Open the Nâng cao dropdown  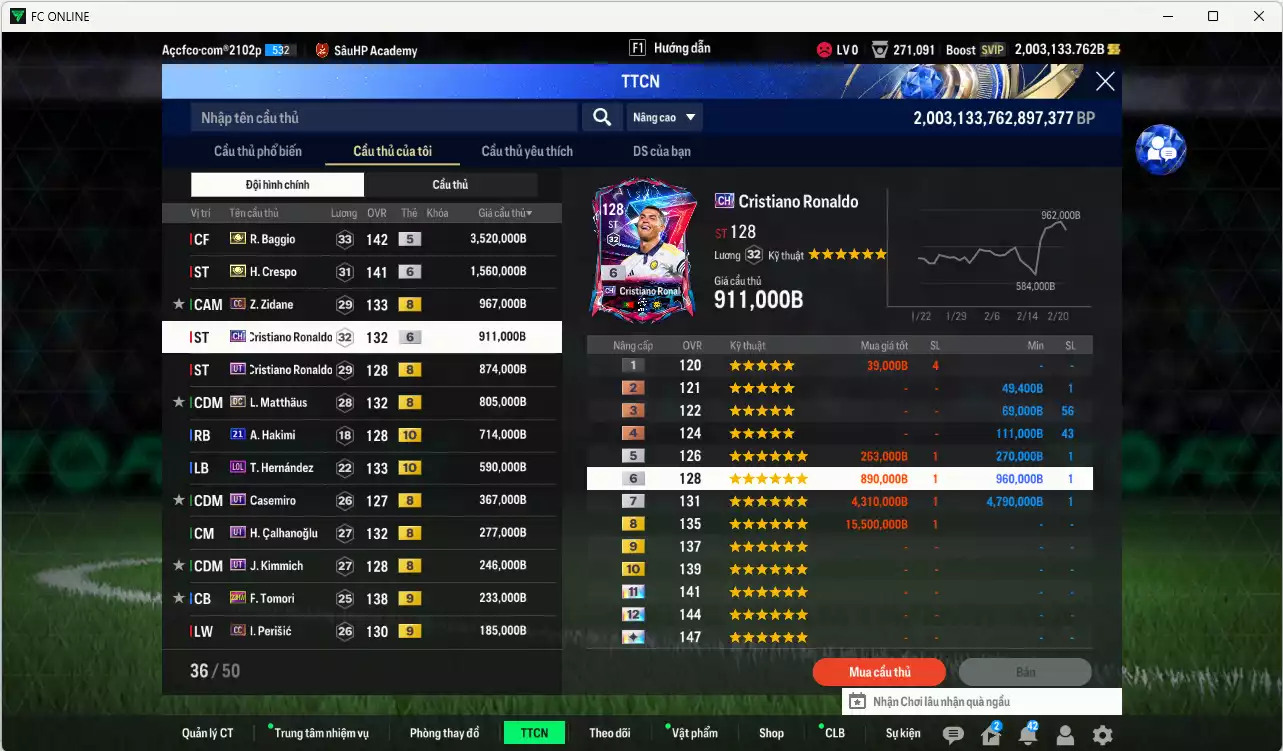[x=664, y=118]
